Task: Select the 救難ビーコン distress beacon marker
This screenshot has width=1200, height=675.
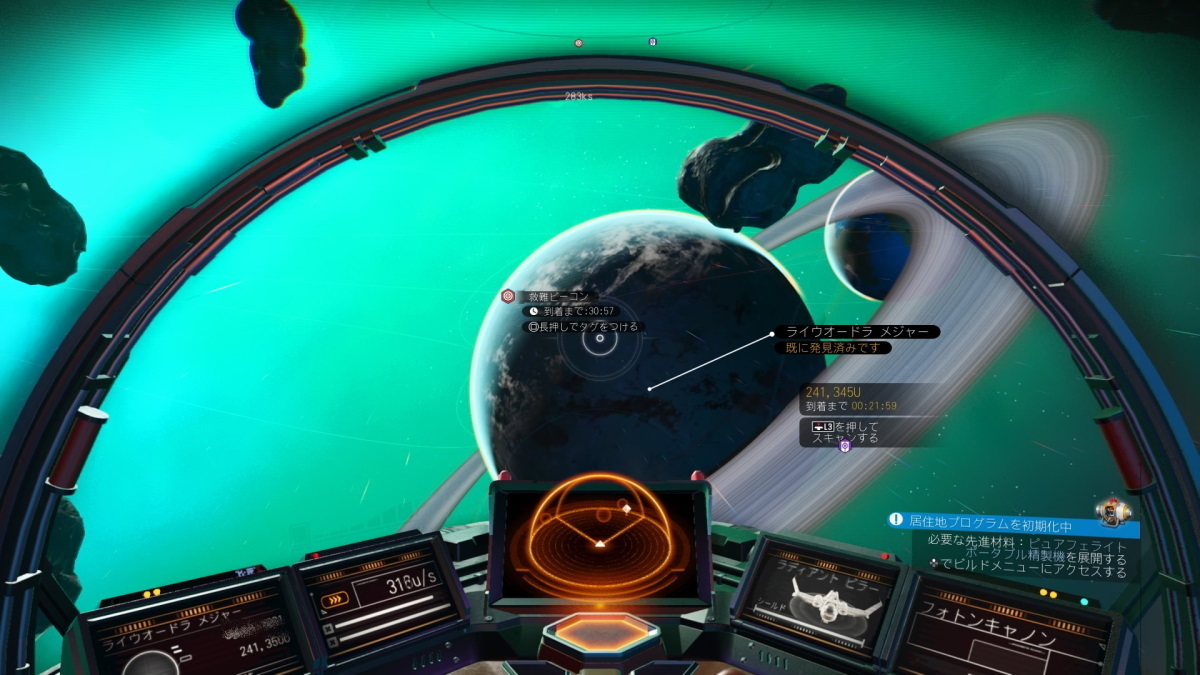Action: [508, 296]
